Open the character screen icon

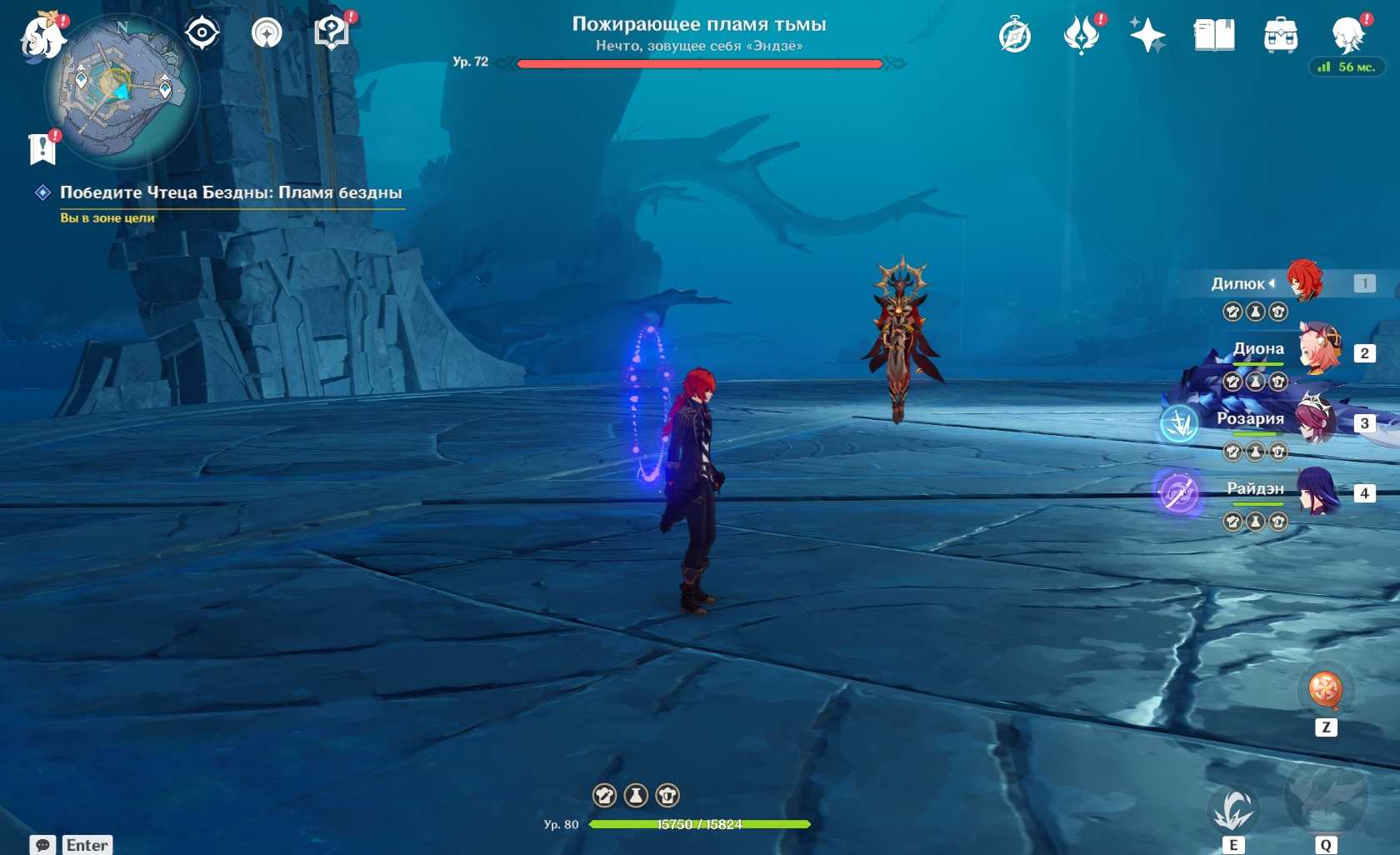coord(1347,36)
